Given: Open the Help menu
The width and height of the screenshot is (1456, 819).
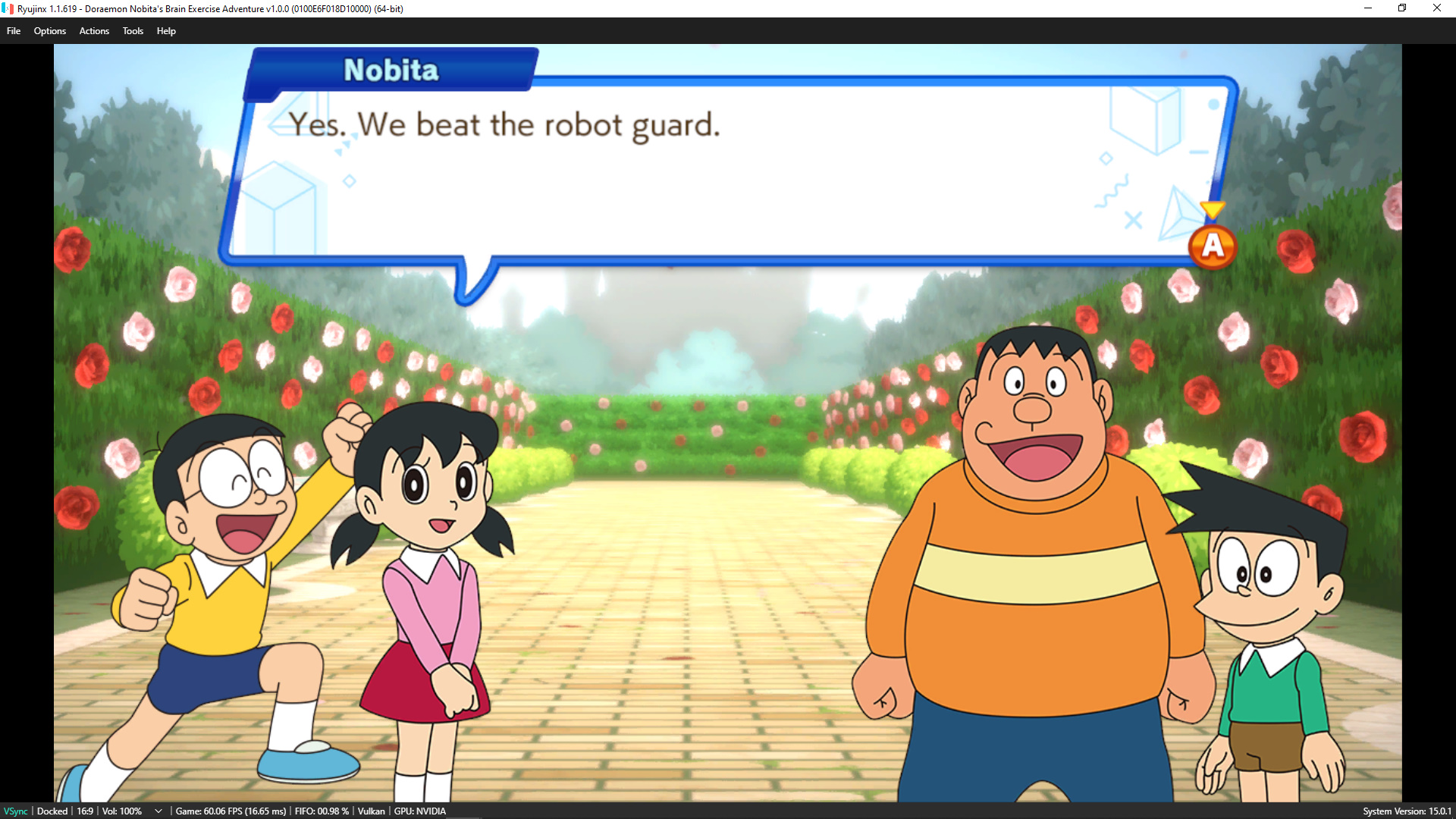Looking at the screenshot, I should [166, 31].
